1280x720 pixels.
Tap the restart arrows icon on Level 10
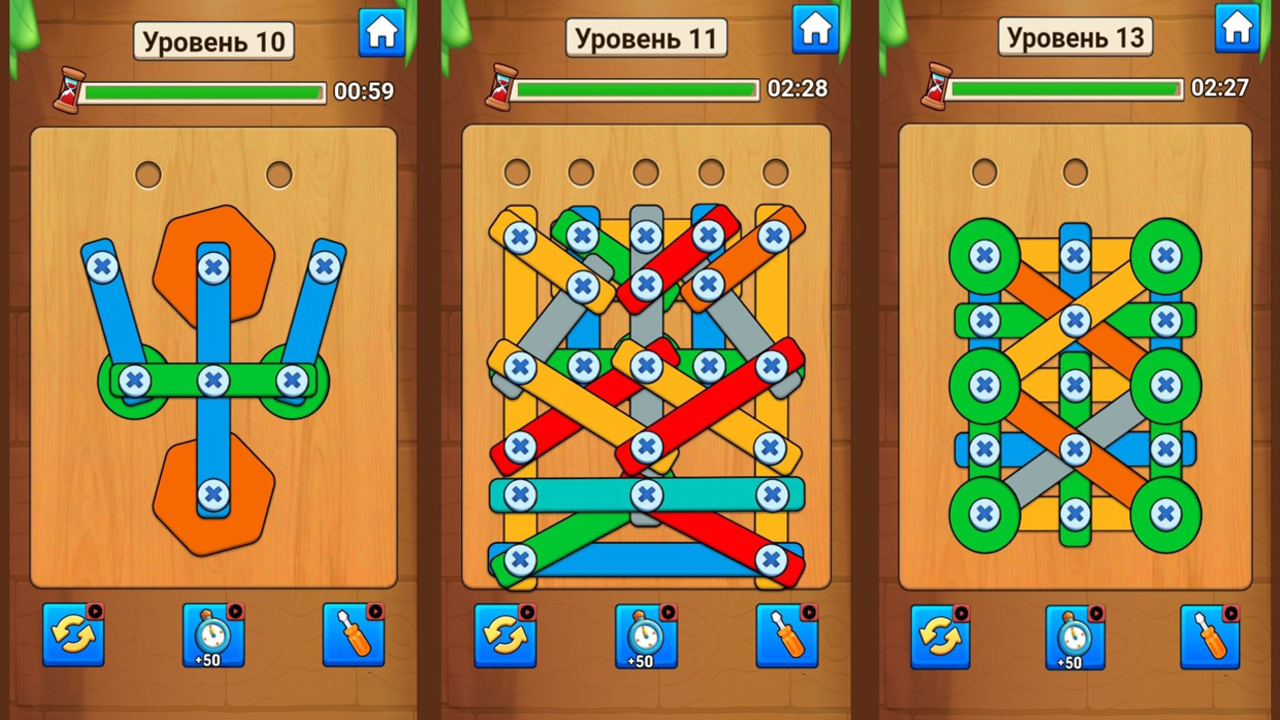click(x=74, y=637)
